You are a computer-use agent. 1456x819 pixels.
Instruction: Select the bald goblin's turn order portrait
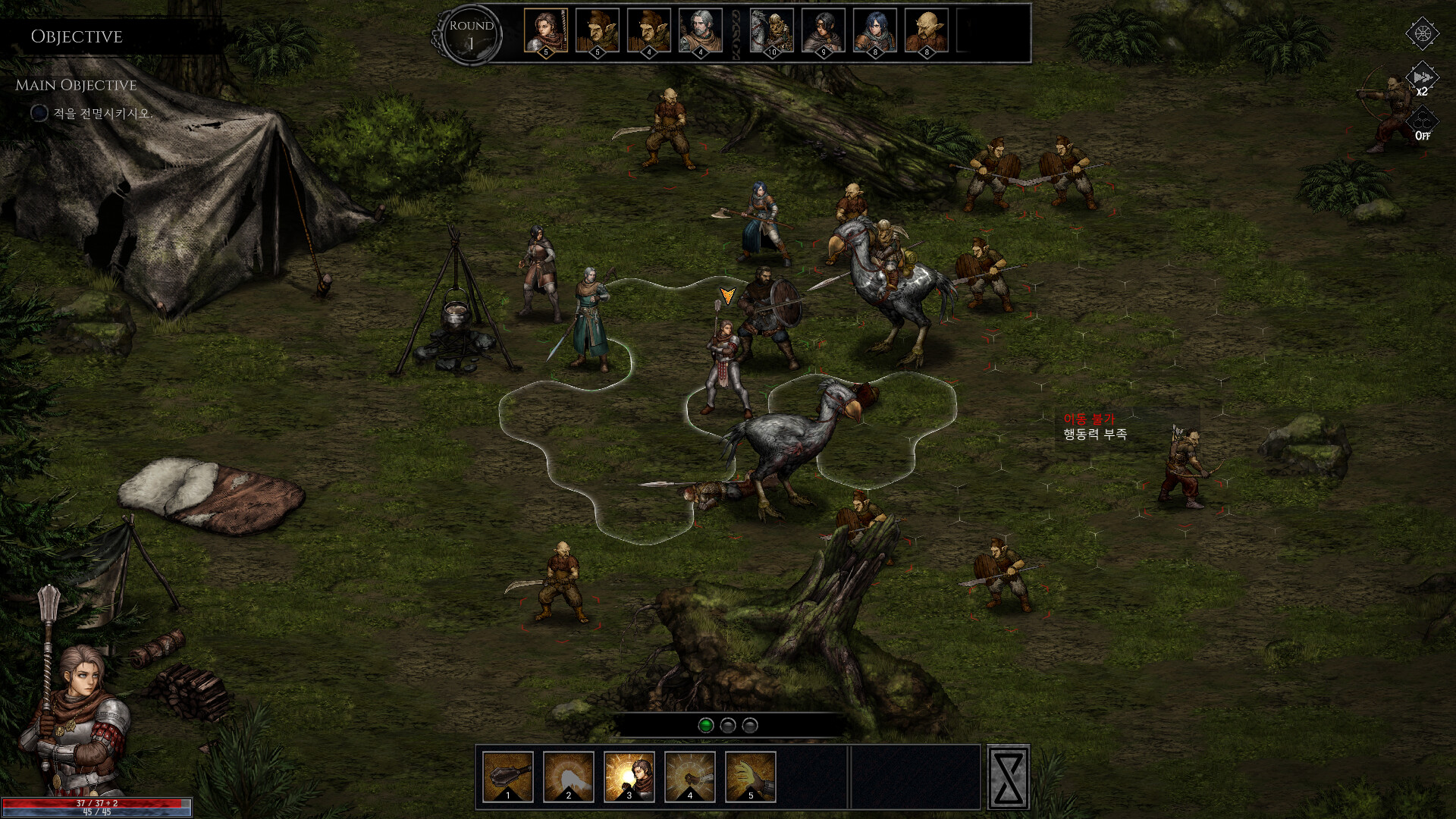(927, 31)
